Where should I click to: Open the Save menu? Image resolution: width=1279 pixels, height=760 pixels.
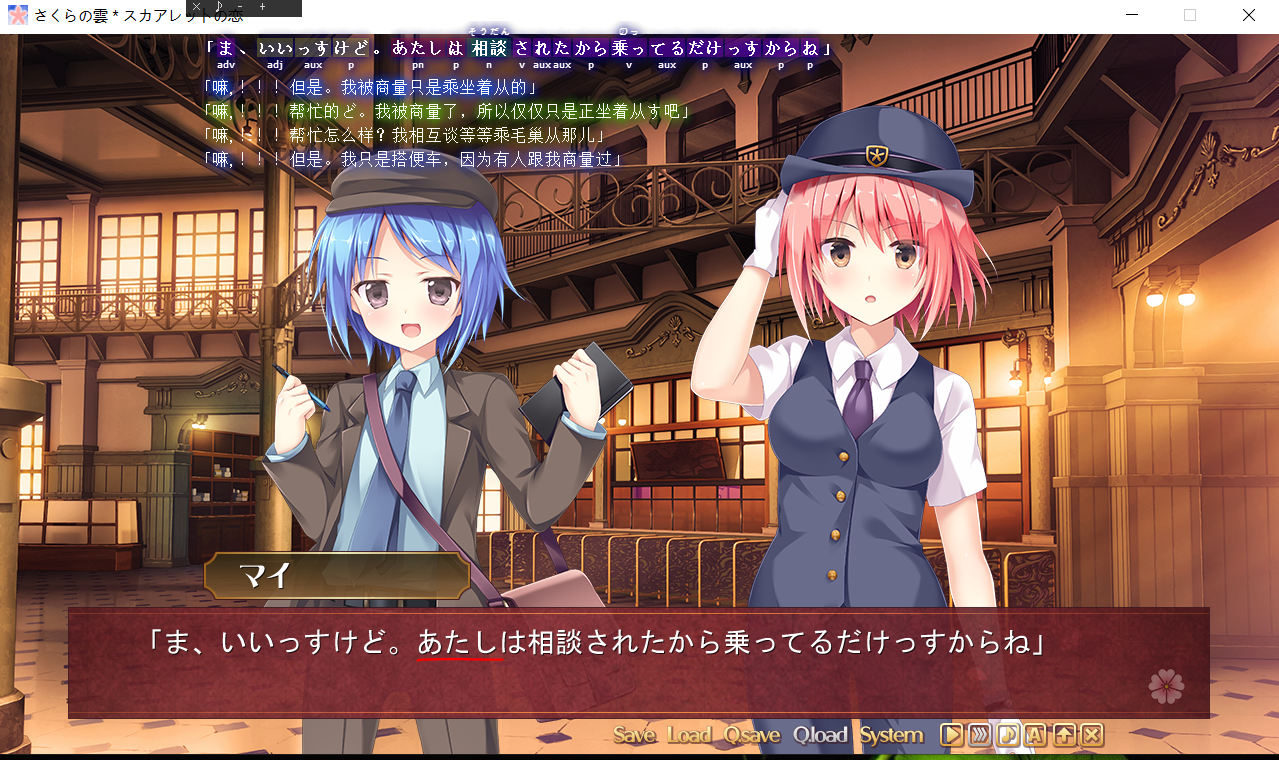pyautogui.click(x=634, y=736)
